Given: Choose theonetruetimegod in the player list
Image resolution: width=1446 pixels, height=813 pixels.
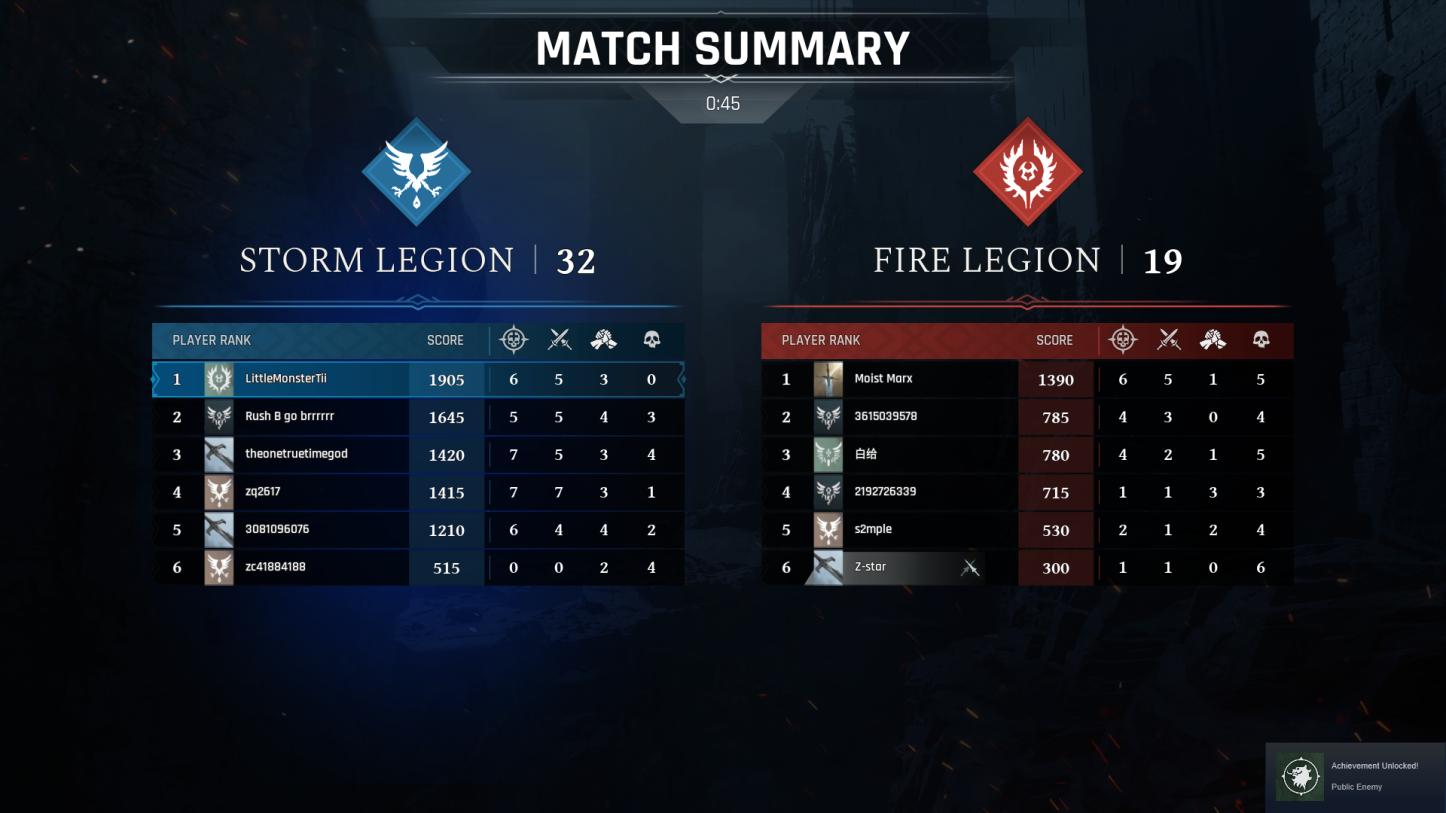Looking at the screenshot, I should tap(418, 455).
